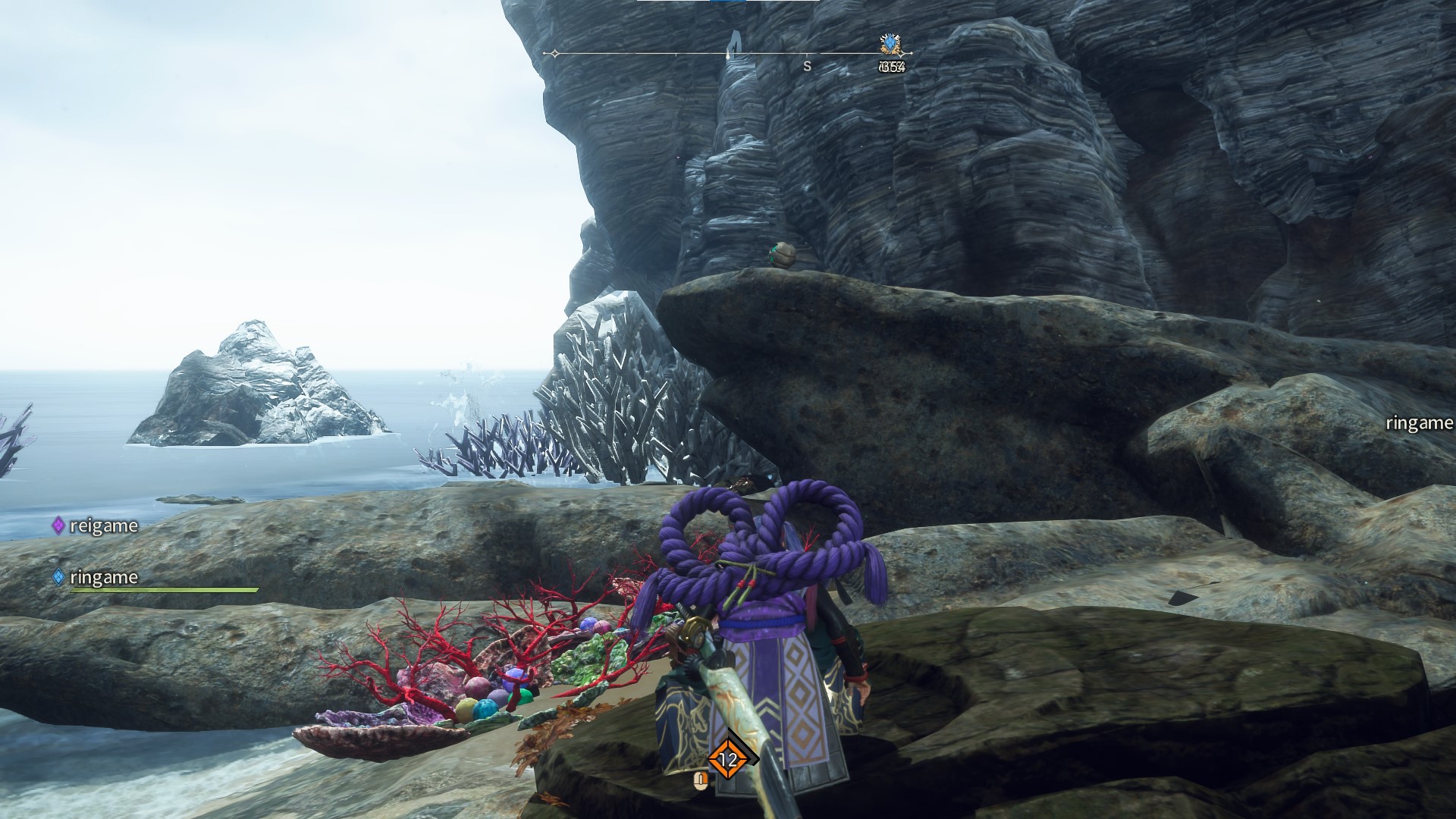
Task: Click the blue crystal objective marker on compass
Action: pos(890,44)
